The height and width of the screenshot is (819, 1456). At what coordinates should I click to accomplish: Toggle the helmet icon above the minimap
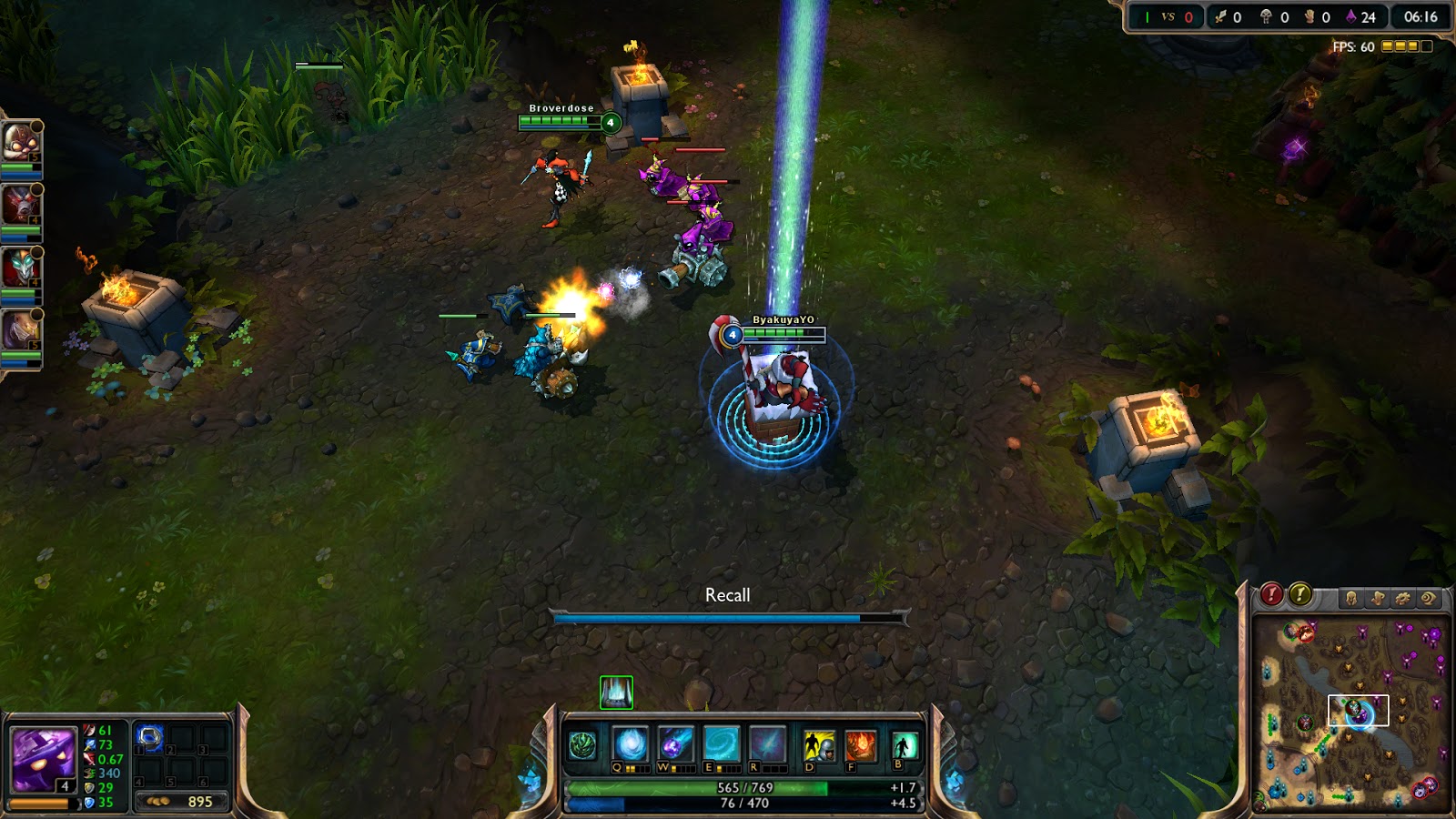coord(1352,598)
